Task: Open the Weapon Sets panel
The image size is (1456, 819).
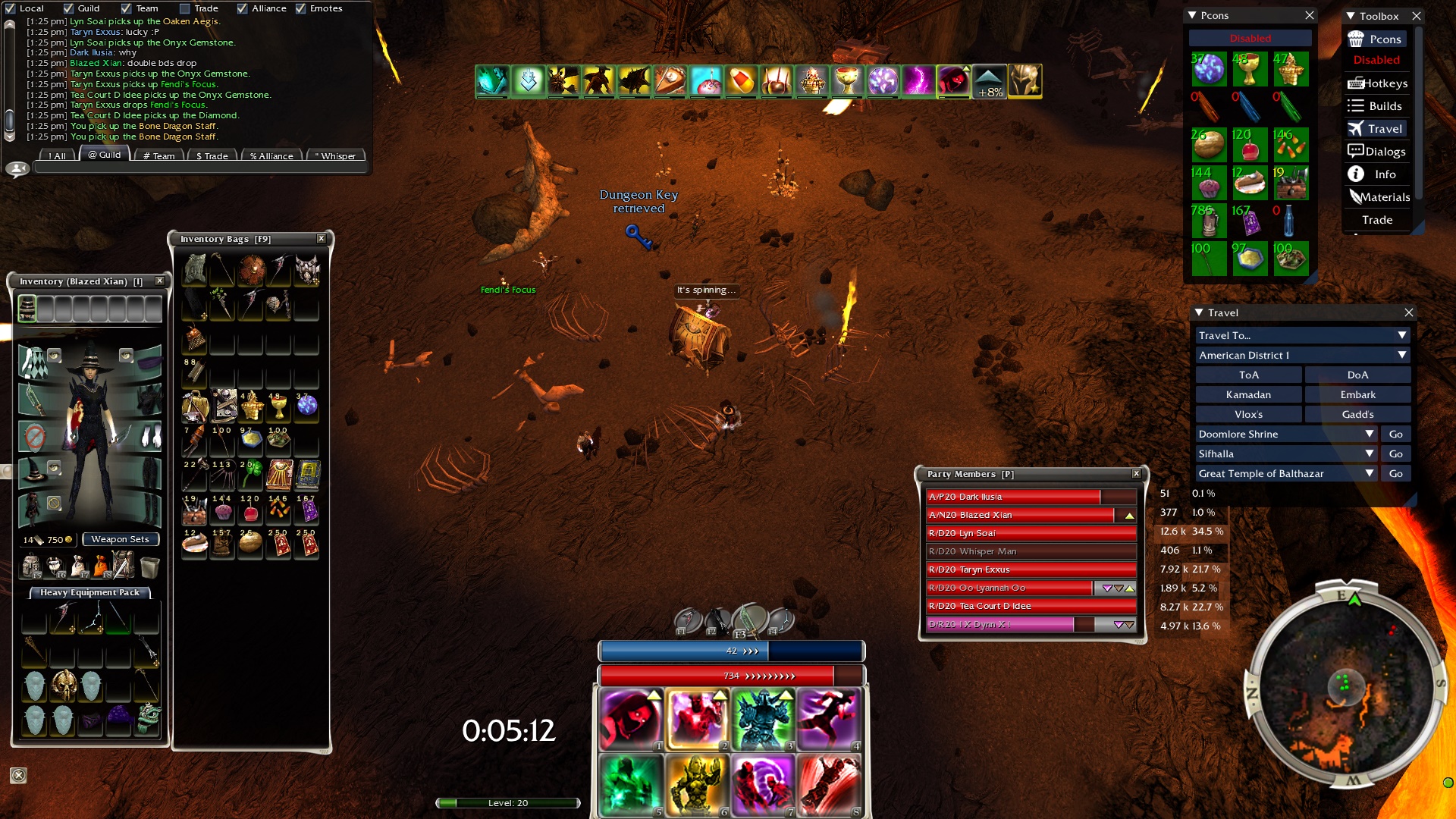Action: 120,539
